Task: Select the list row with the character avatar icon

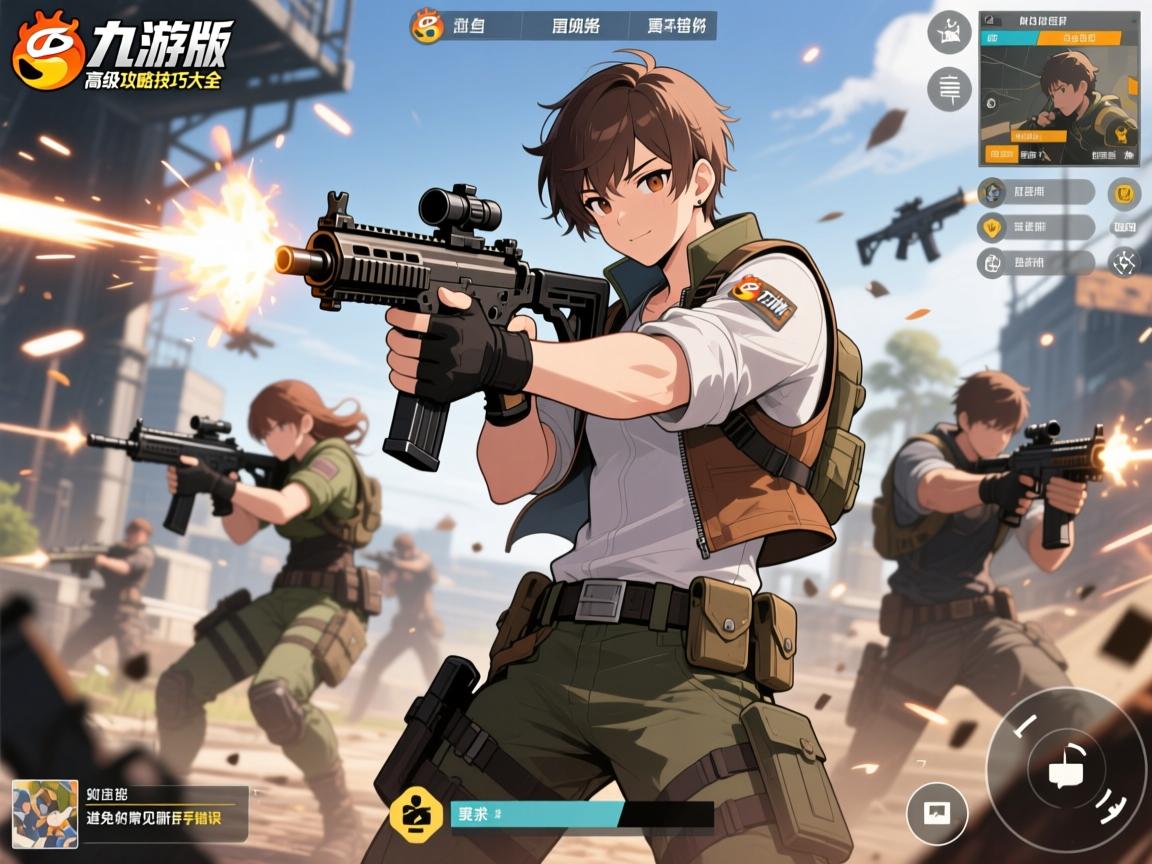Action: [1035, 192]
